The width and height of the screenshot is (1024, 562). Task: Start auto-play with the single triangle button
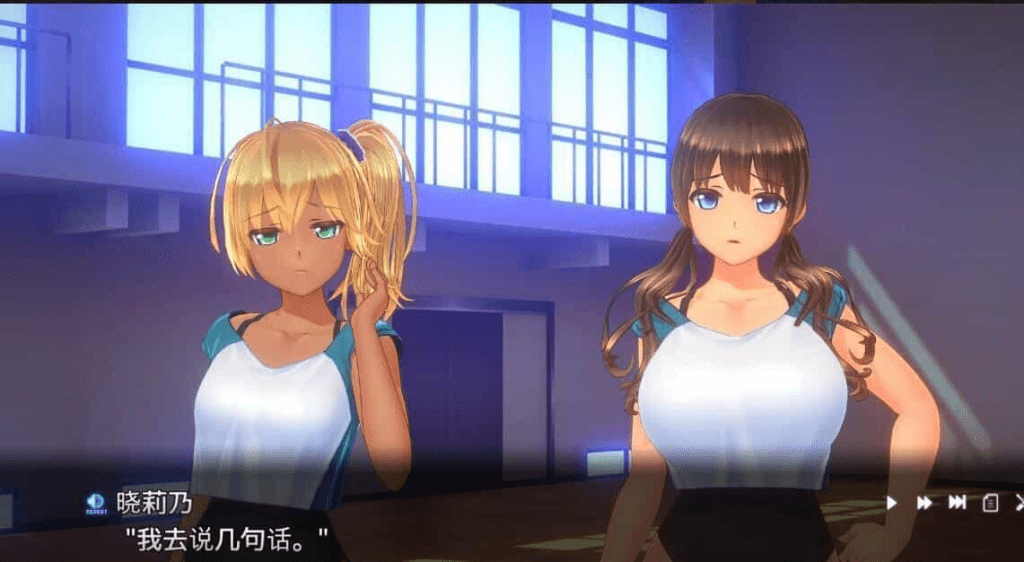coord(892,502)
